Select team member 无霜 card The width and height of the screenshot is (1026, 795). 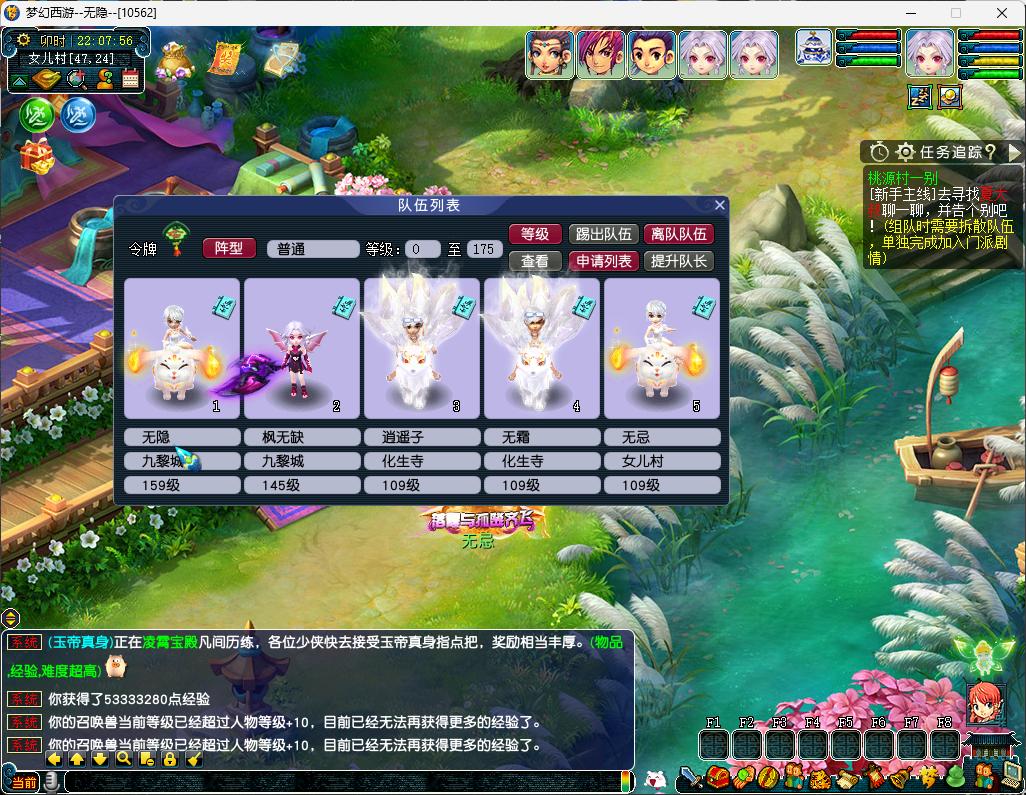(542, 348)
